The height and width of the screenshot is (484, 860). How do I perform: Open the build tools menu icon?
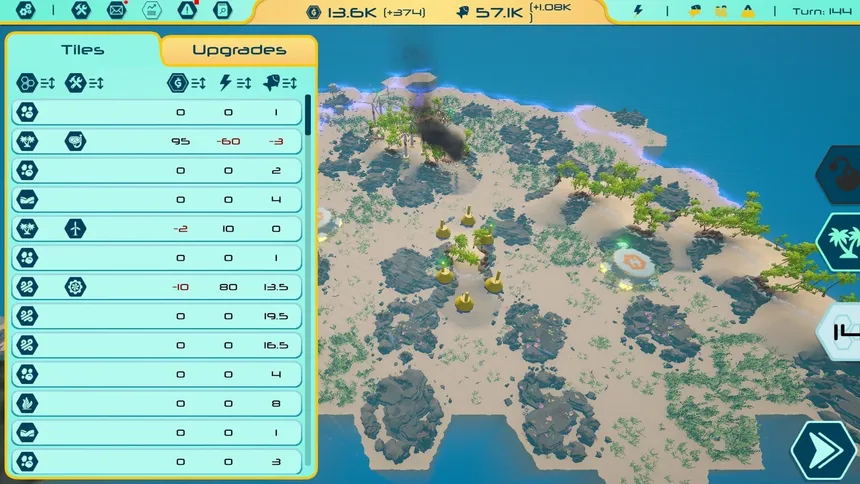82,10
